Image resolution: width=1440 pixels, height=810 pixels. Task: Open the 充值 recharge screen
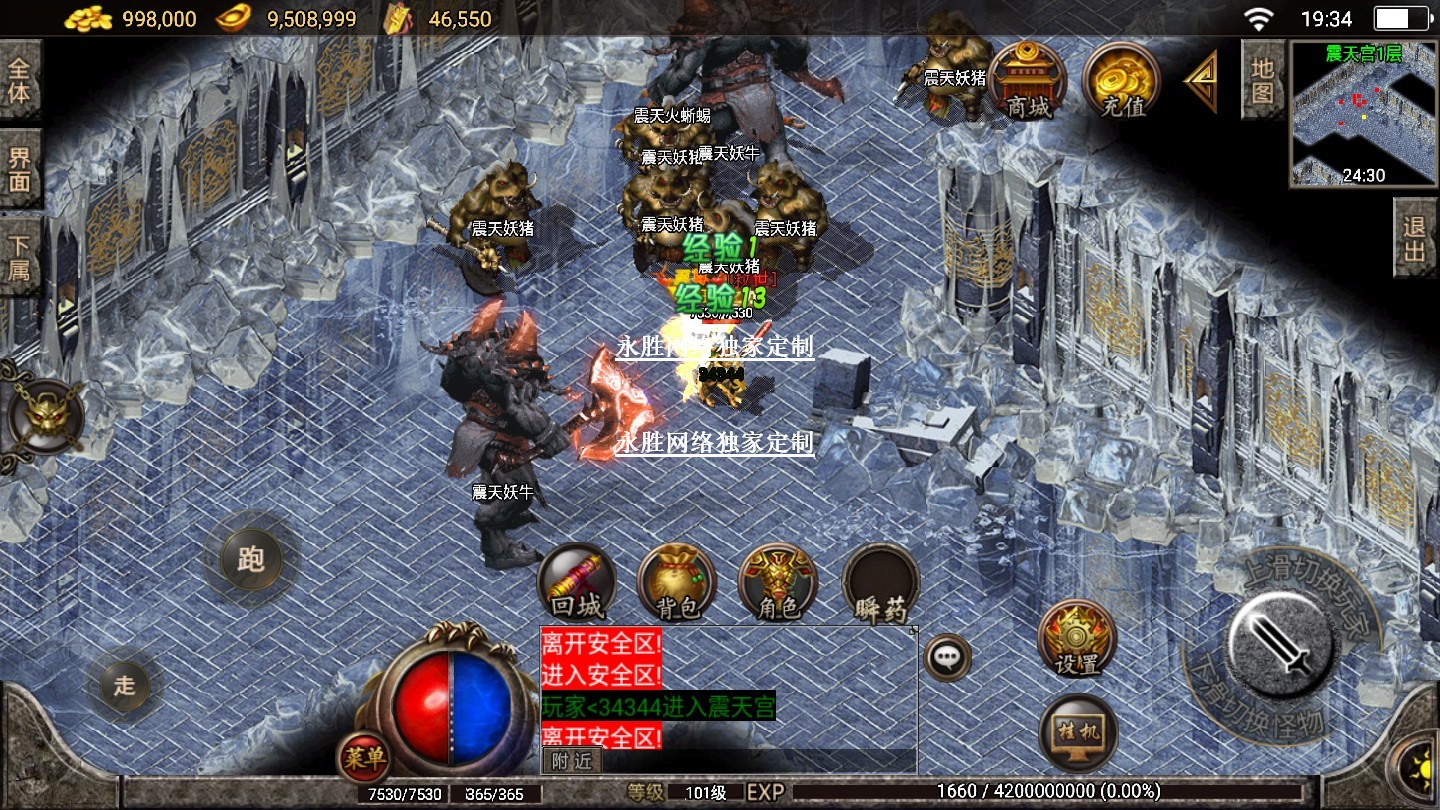(x=1121, y=80)
